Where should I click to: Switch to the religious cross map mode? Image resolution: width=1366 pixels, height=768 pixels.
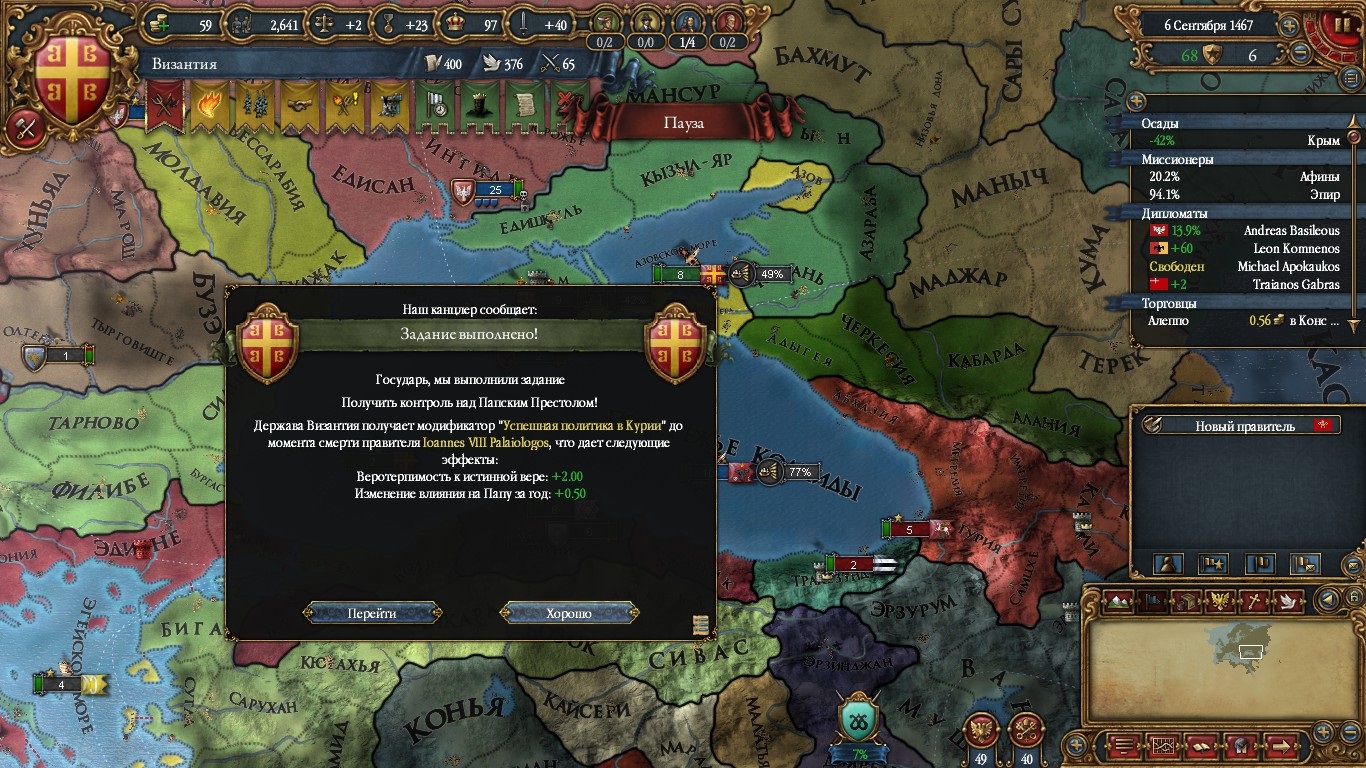click(x=1254, y=601)
